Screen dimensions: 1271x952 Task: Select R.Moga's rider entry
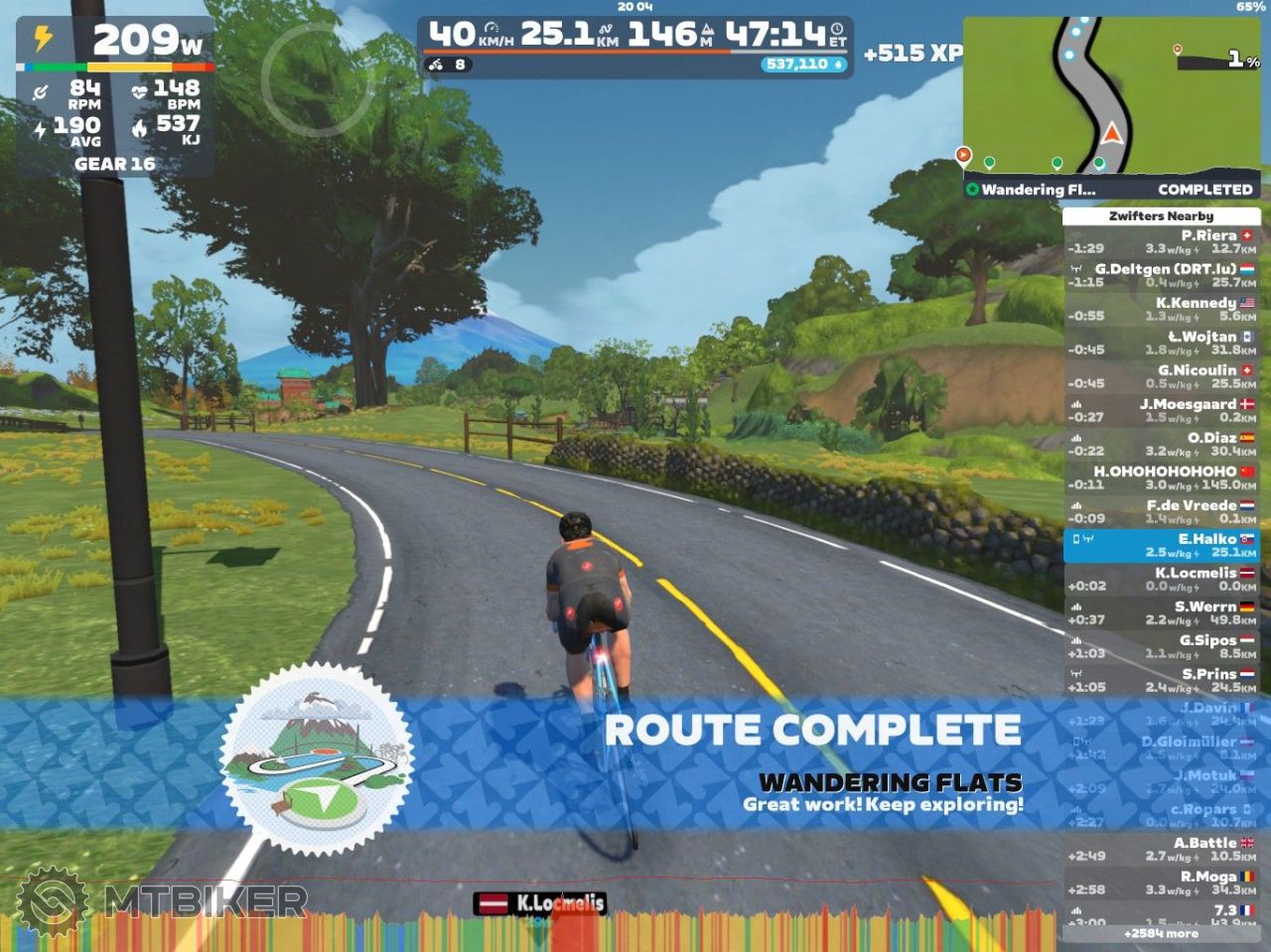(x=1161, y=884)
